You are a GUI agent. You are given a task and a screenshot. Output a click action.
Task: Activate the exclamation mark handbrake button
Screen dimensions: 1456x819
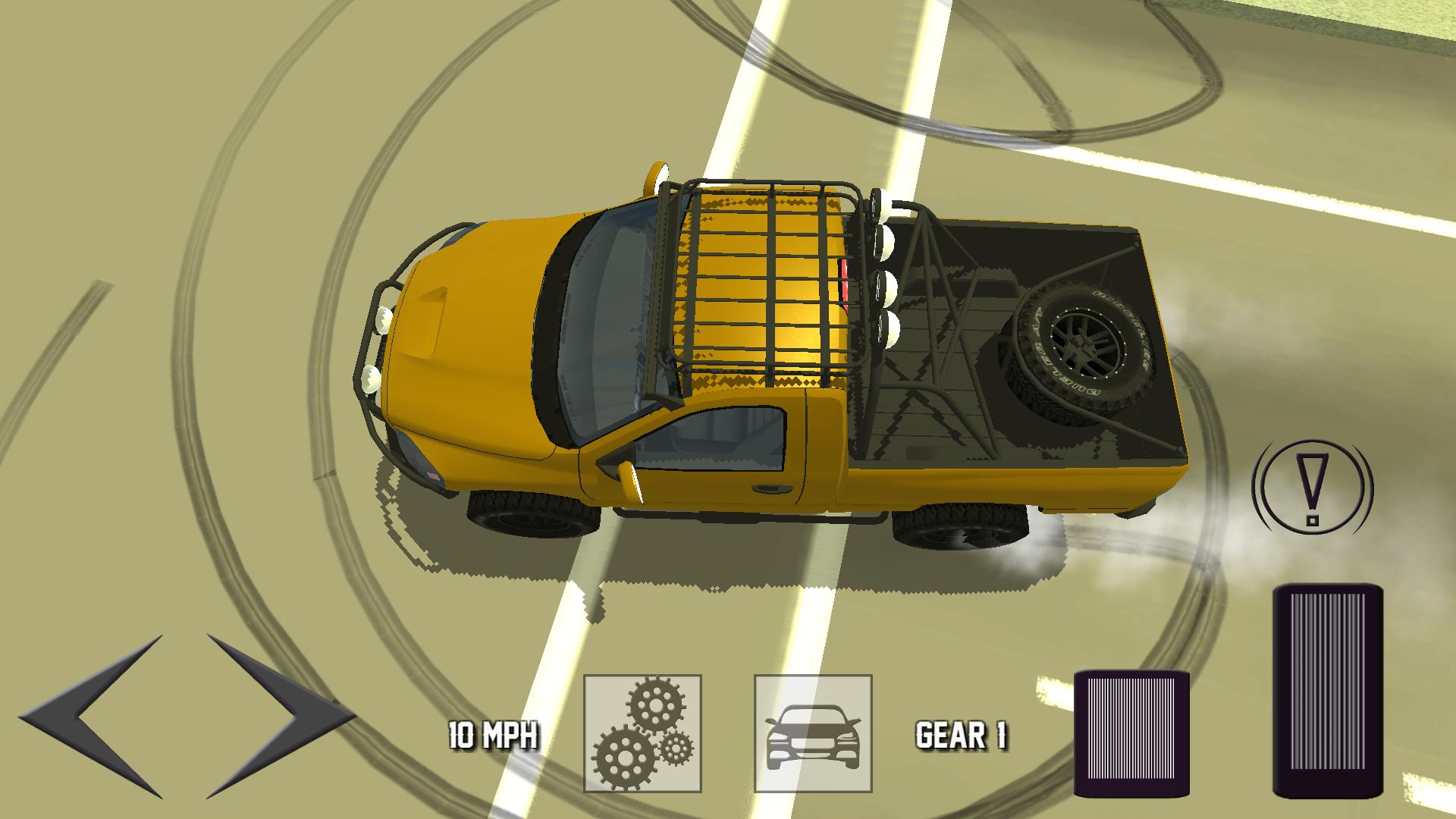[1313, 487]
